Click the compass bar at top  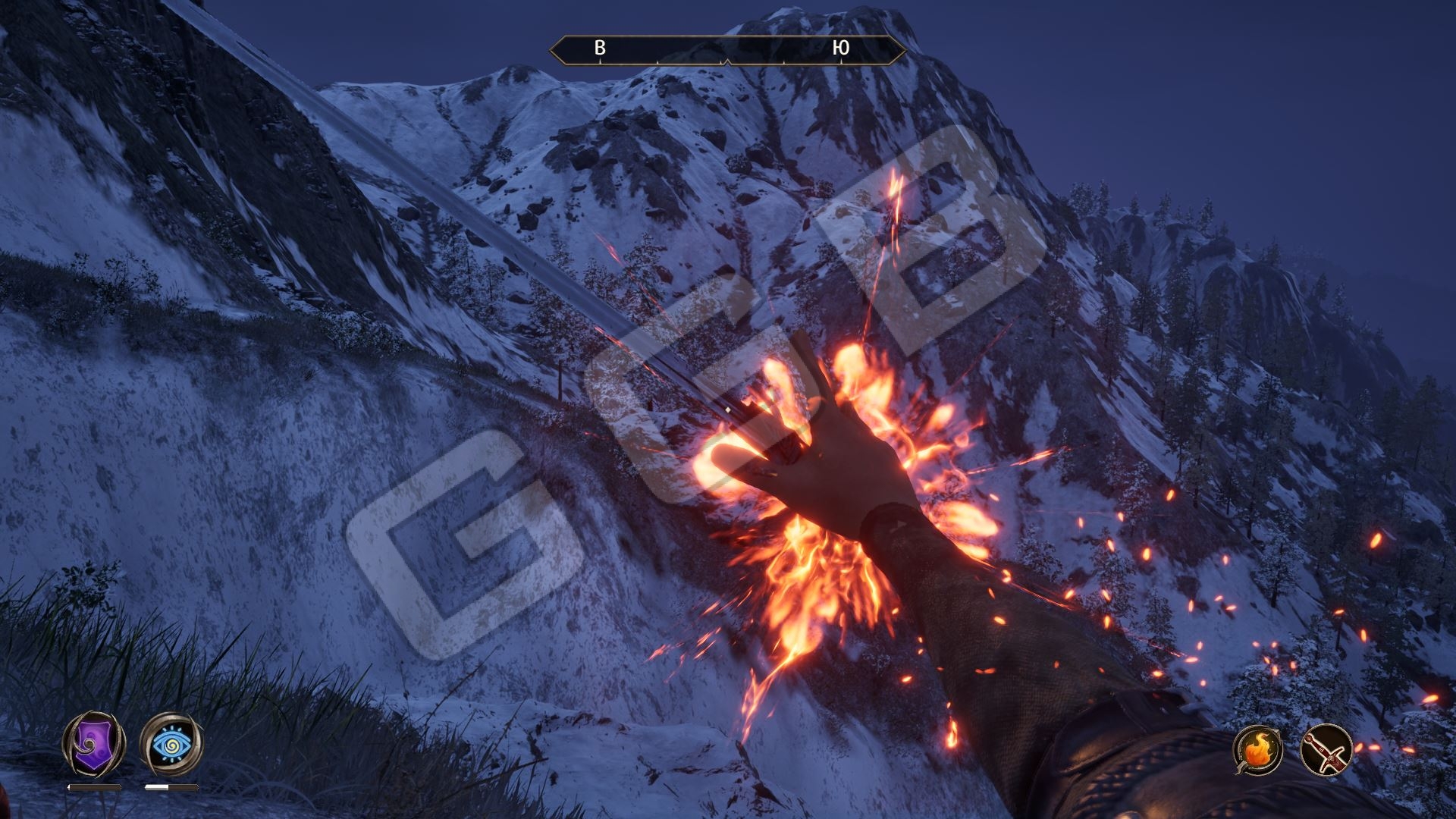point(727,49)
